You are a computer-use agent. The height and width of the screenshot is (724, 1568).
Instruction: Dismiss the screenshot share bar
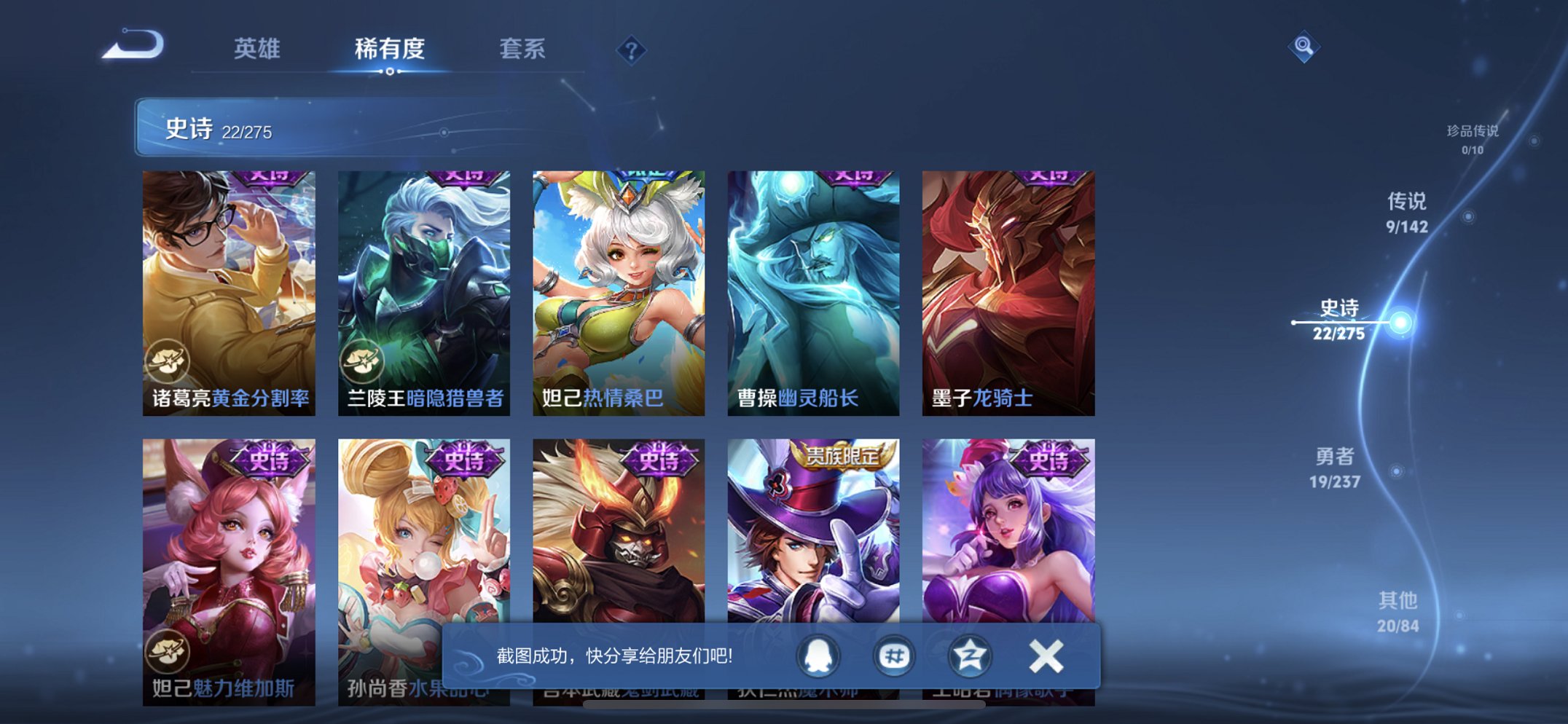coord(1046,655)
